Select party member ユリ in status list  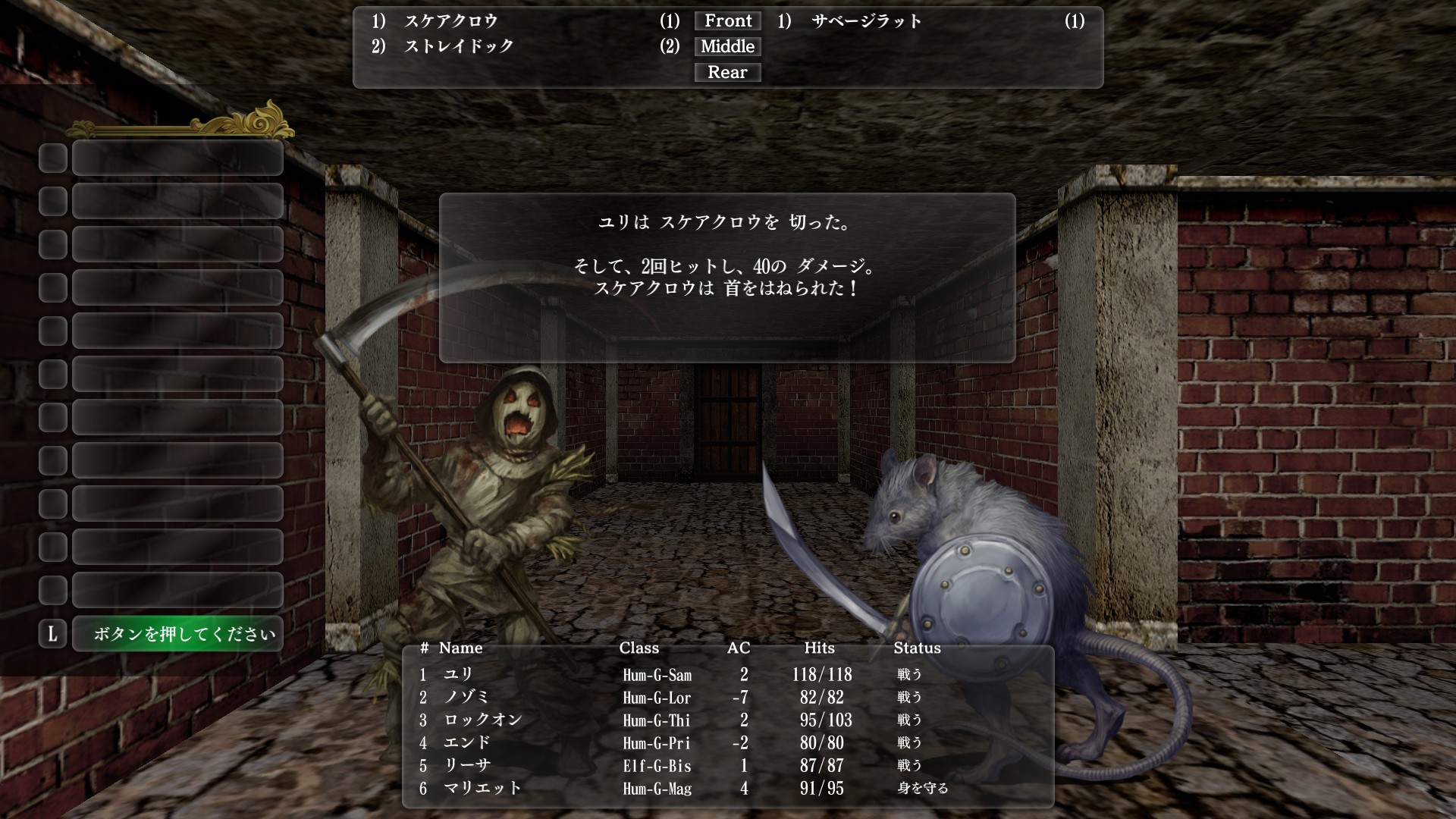click(x=455, y=674)
